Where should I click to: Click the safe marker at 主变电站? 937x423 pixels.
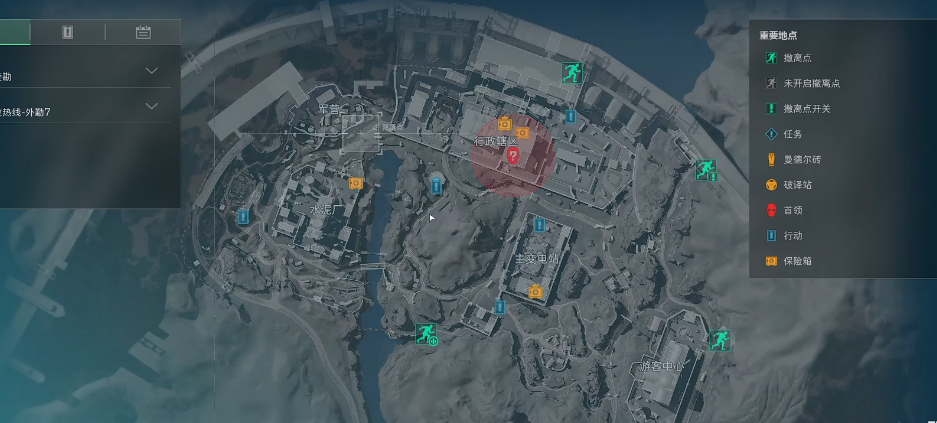(536, 291)
